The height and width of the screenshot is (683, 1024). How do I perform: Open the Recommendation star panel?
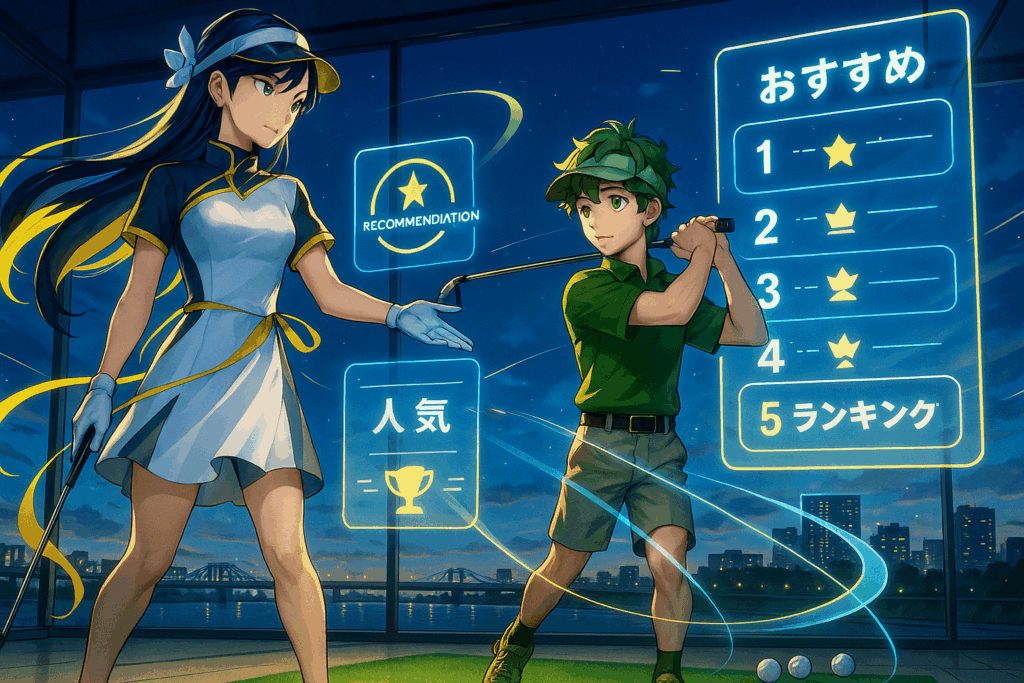(413, 204)
